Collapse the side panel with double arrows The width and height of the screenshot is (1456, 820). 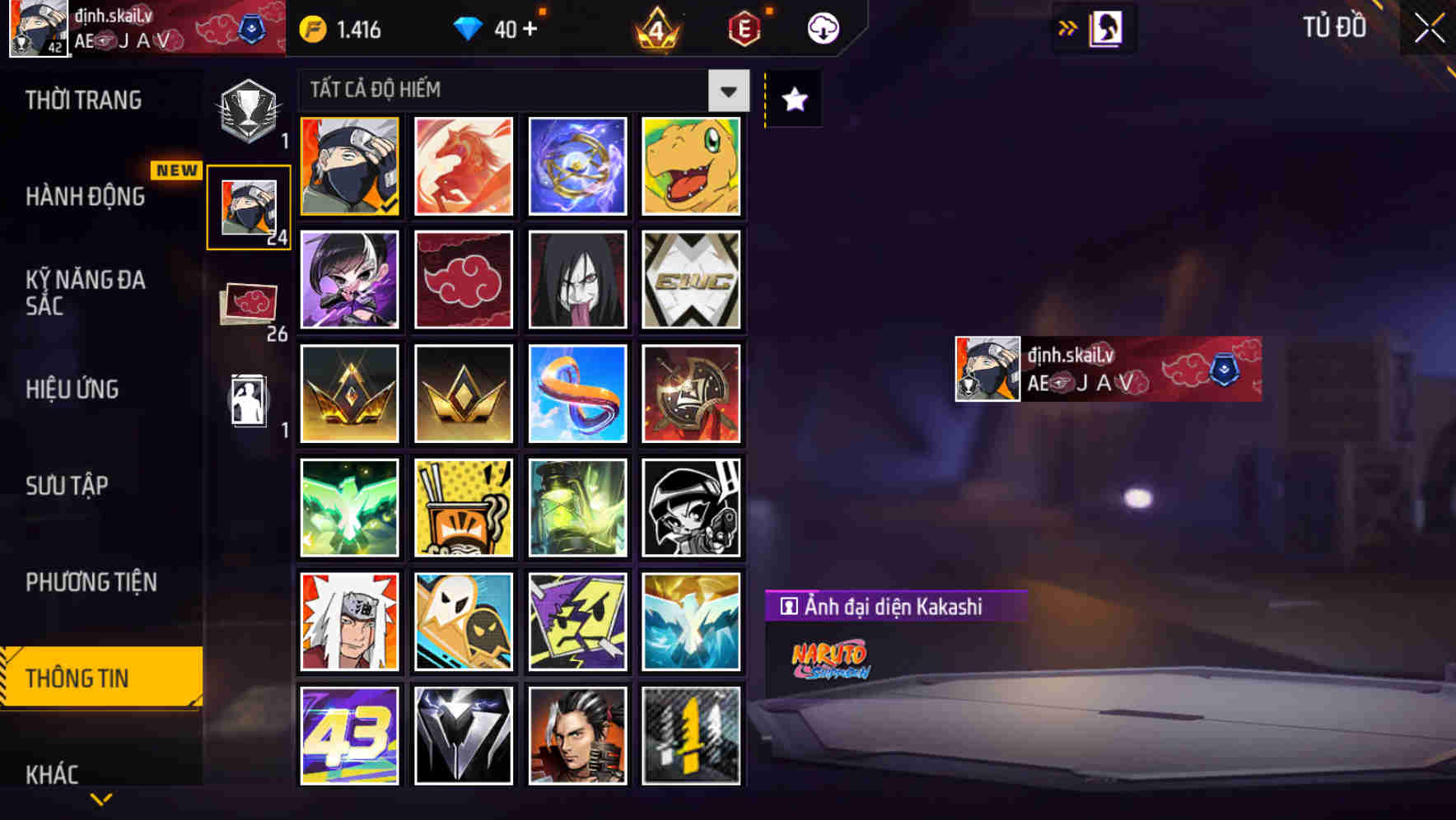pos(1069,27)
